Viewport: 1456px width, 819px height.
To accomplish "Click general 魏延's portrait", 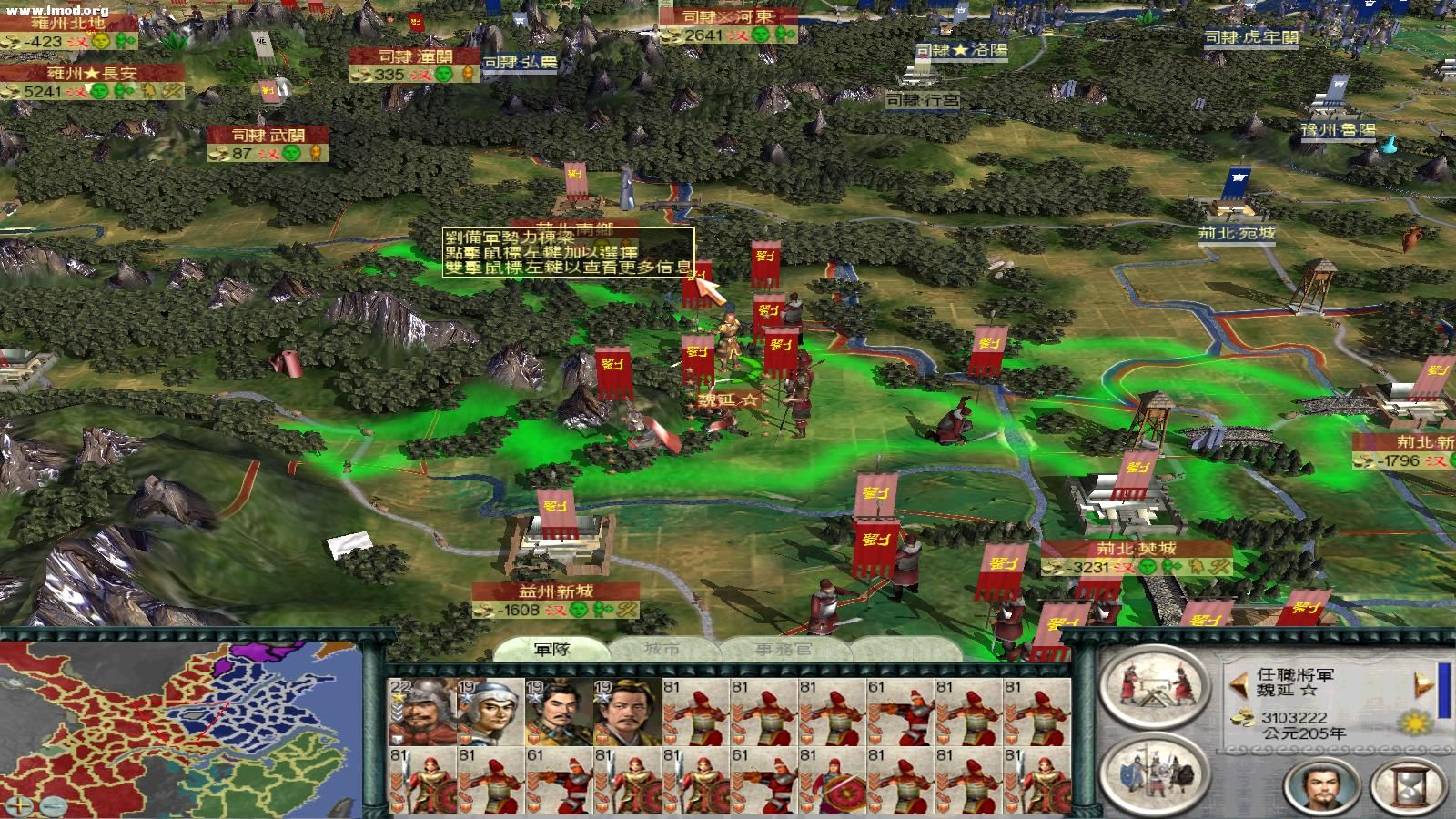I will click(1319, 784).
